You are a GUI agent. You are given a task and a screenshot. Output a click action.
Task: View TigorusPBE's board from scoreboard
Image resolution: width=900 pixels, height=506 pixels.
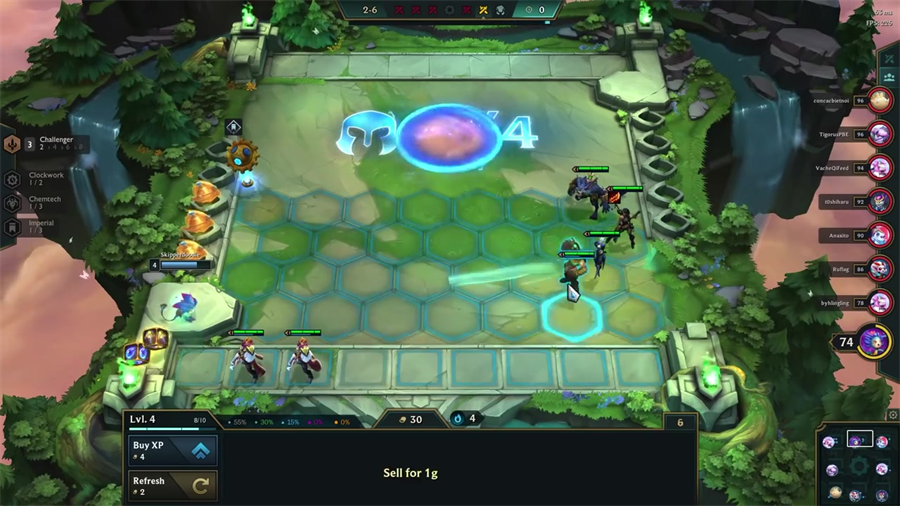pos(880,132)
